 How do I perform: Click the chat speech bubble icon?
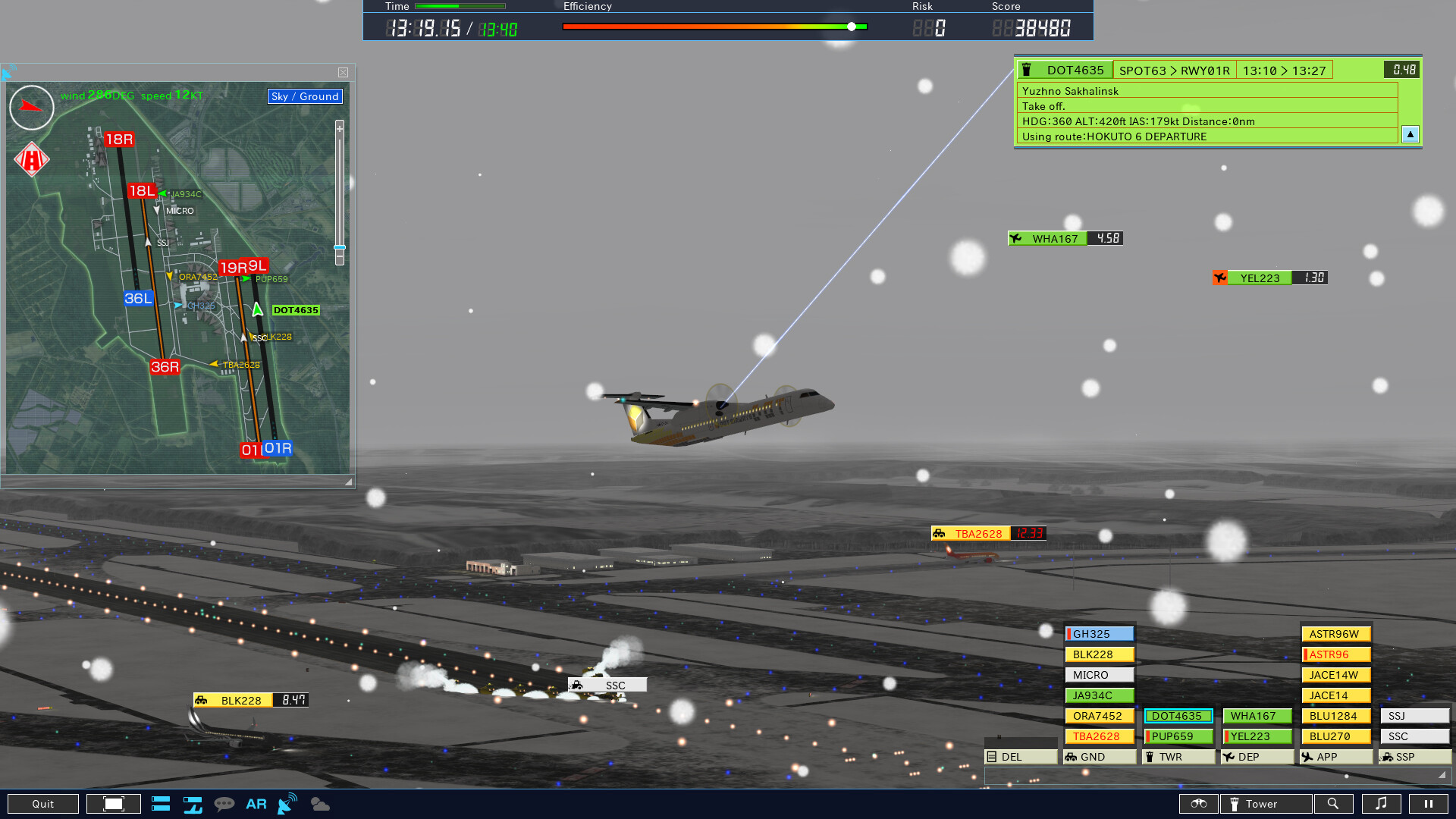pyautogui.click(x=224, y=804)
